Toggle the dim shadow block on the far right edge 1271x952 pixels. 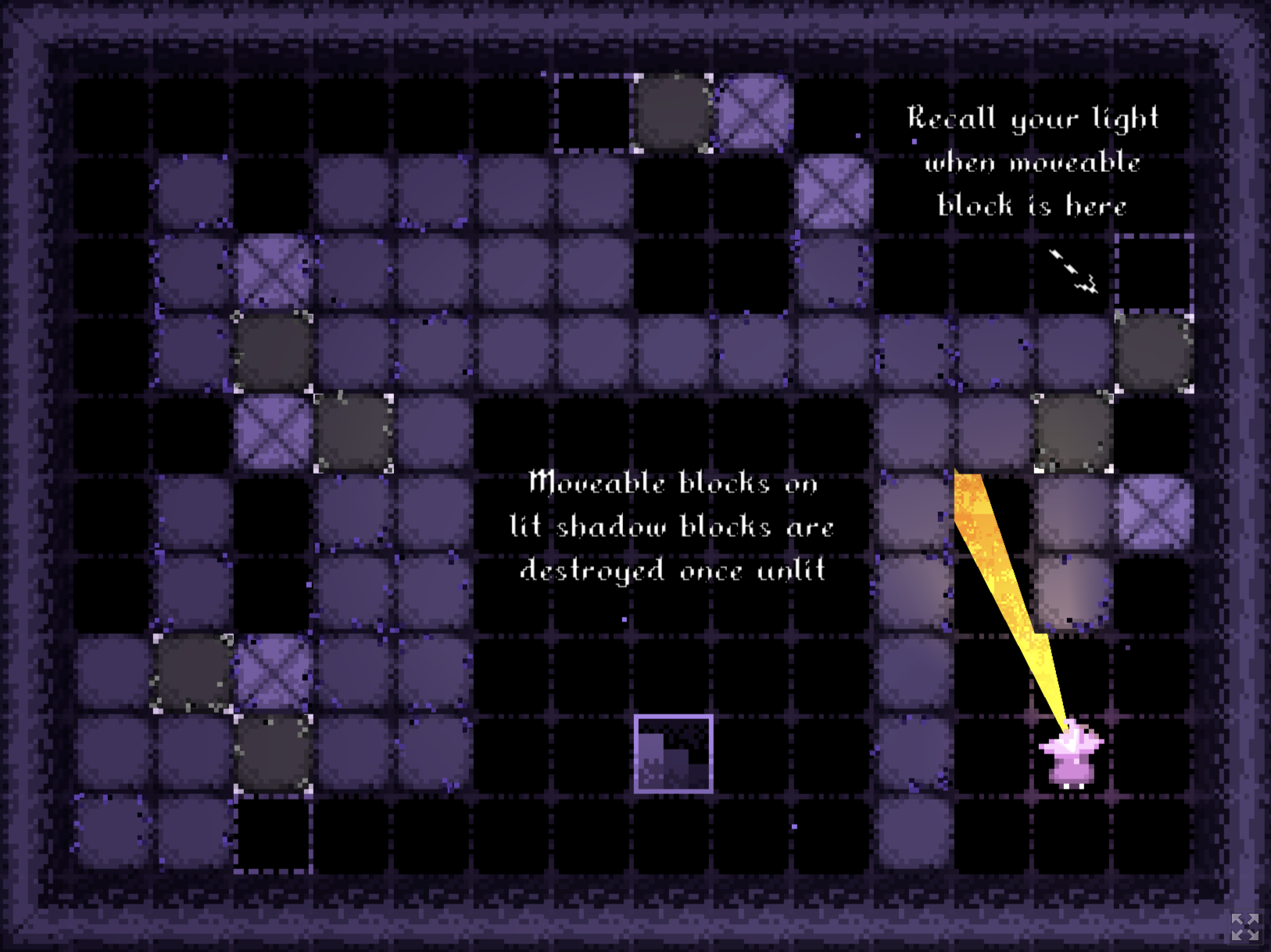(1155, 352)
